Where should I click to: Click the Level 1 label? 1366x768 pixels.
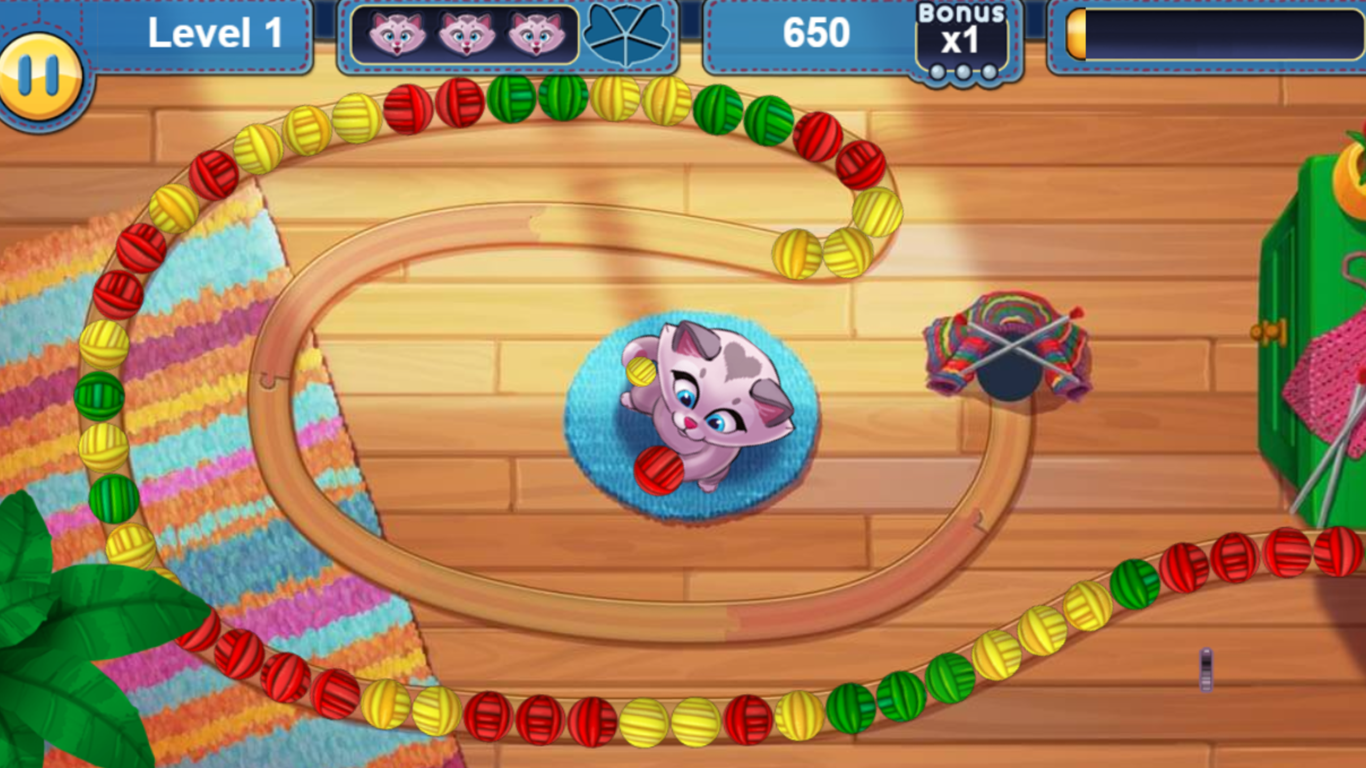pyautogui.click(x=213, y=33)
